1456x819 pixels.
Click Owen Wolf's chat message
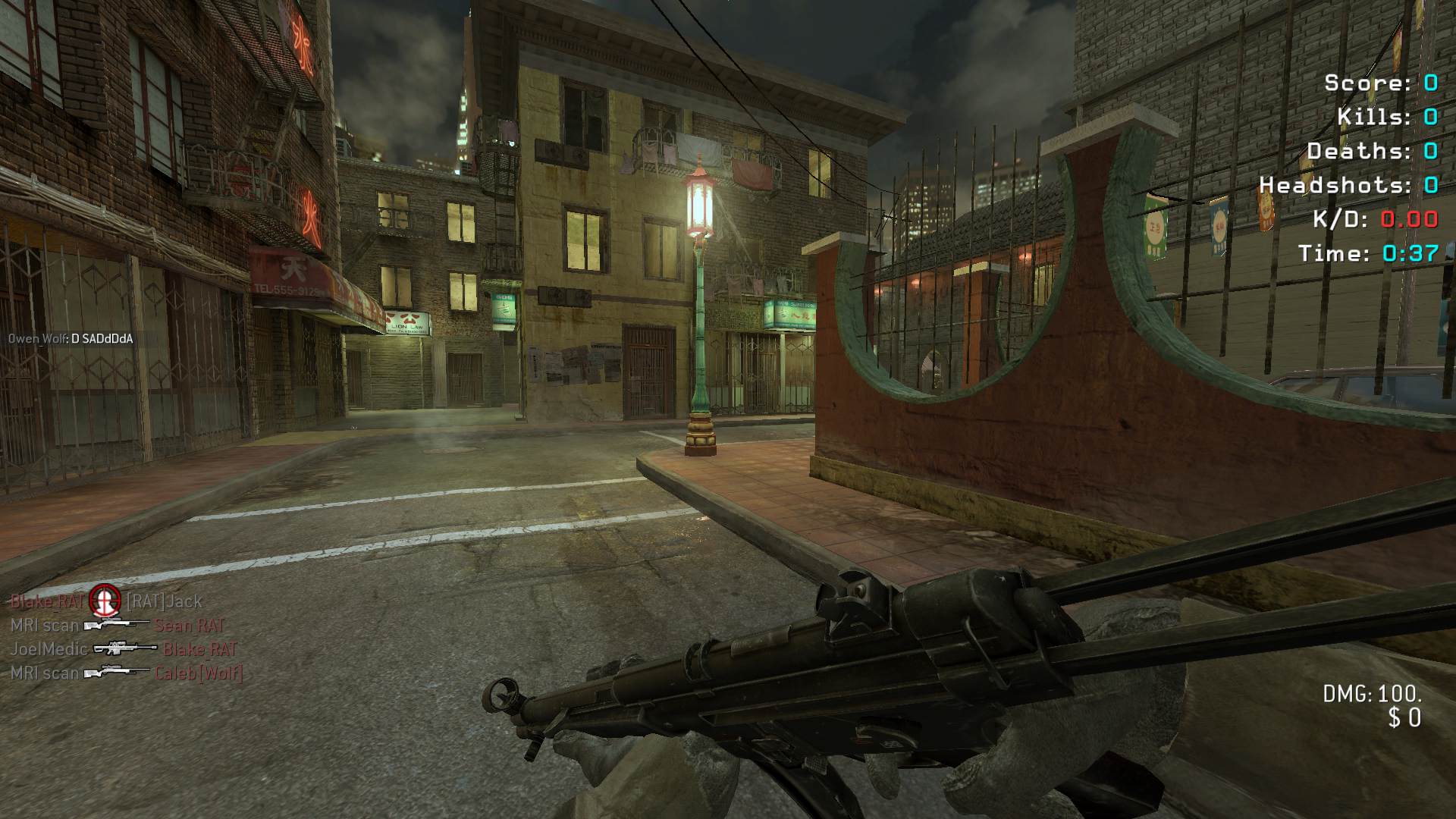coord(71,339)
